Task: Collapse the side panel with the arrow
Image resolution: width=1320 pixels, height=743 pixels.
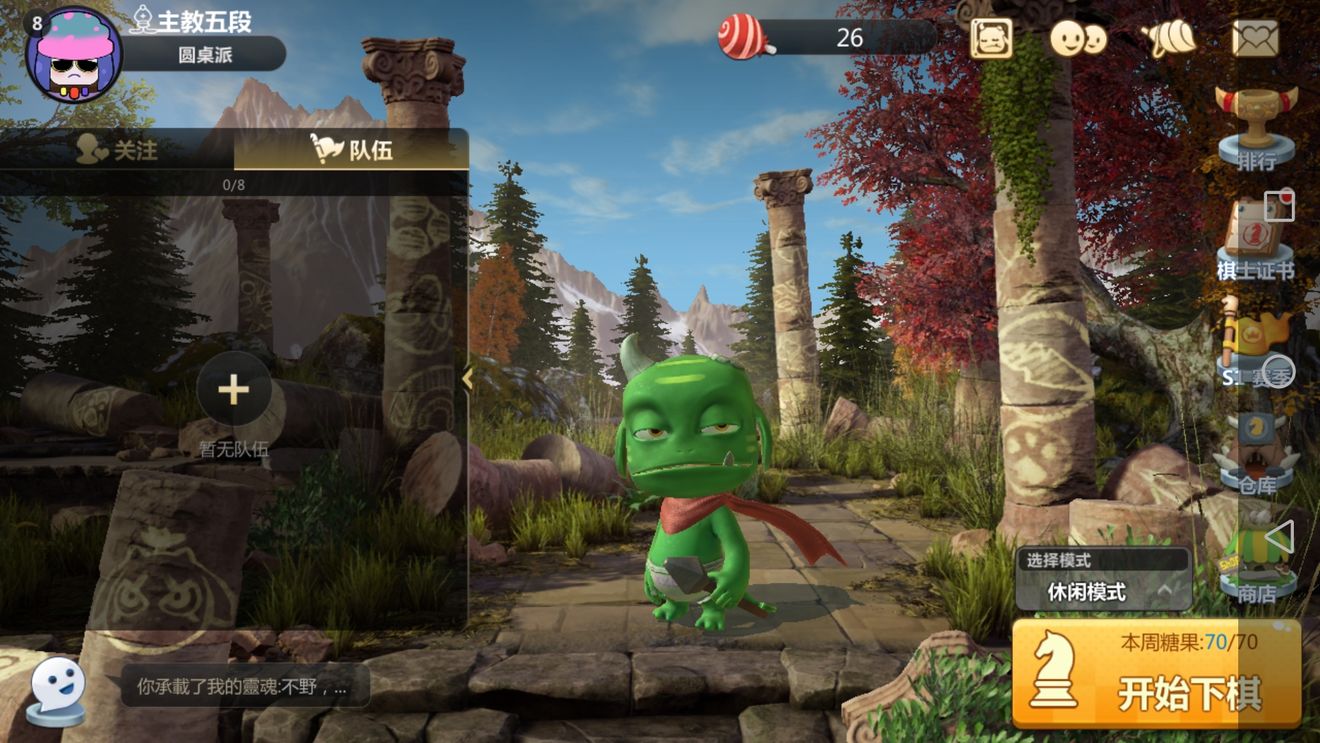Action: tap(467, 378)
